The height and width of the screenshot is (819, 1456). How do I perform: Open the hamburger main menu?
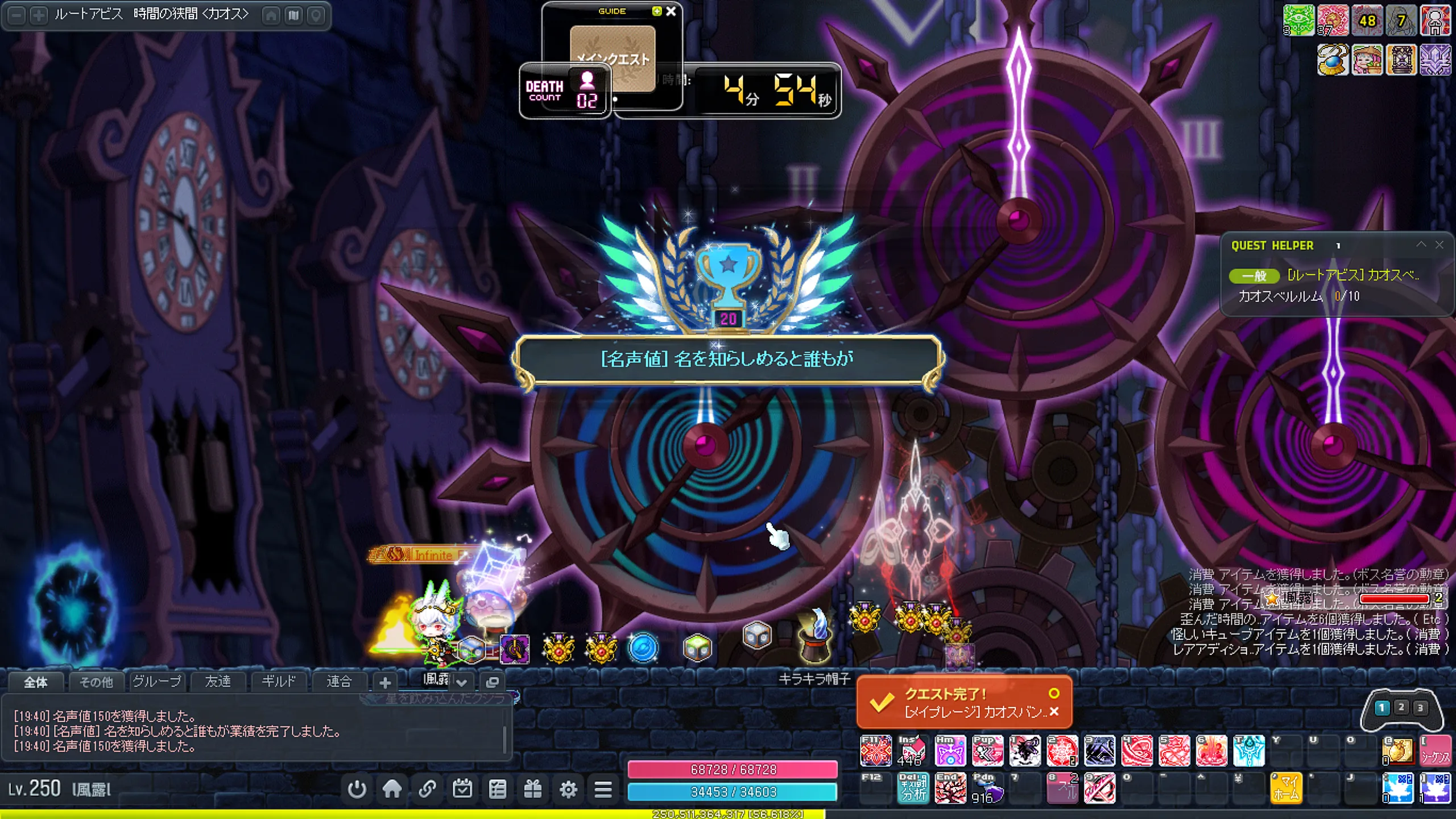coord(603,789)
